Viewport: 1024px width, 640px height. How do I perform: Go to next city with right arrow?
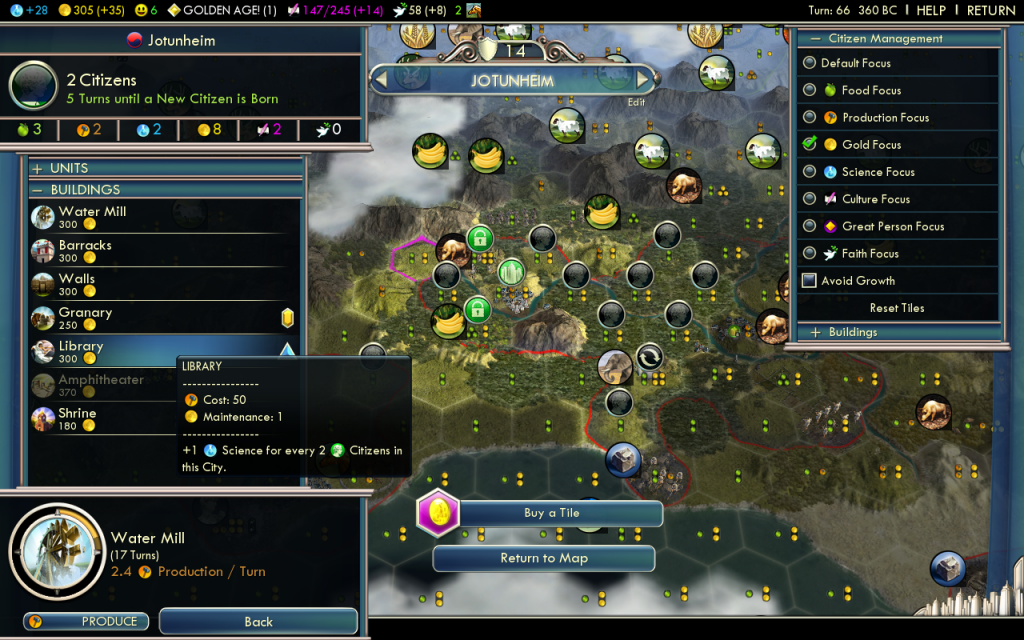pyautogui.click(x=644, y=79)
